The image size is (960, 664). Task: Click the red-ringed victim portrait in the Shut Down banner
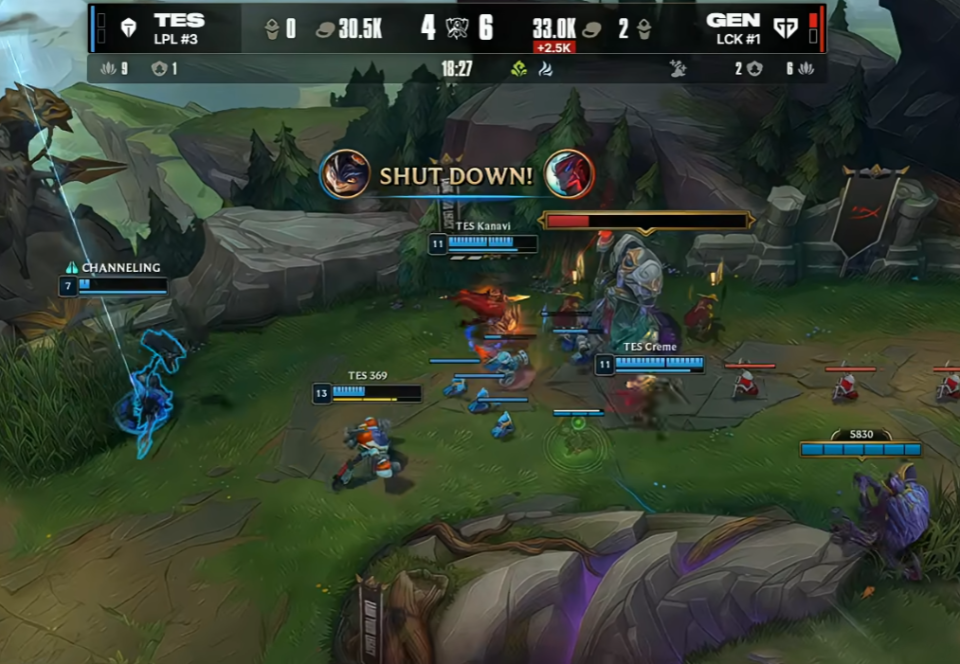pyautogui.click(x=569, y=174)
